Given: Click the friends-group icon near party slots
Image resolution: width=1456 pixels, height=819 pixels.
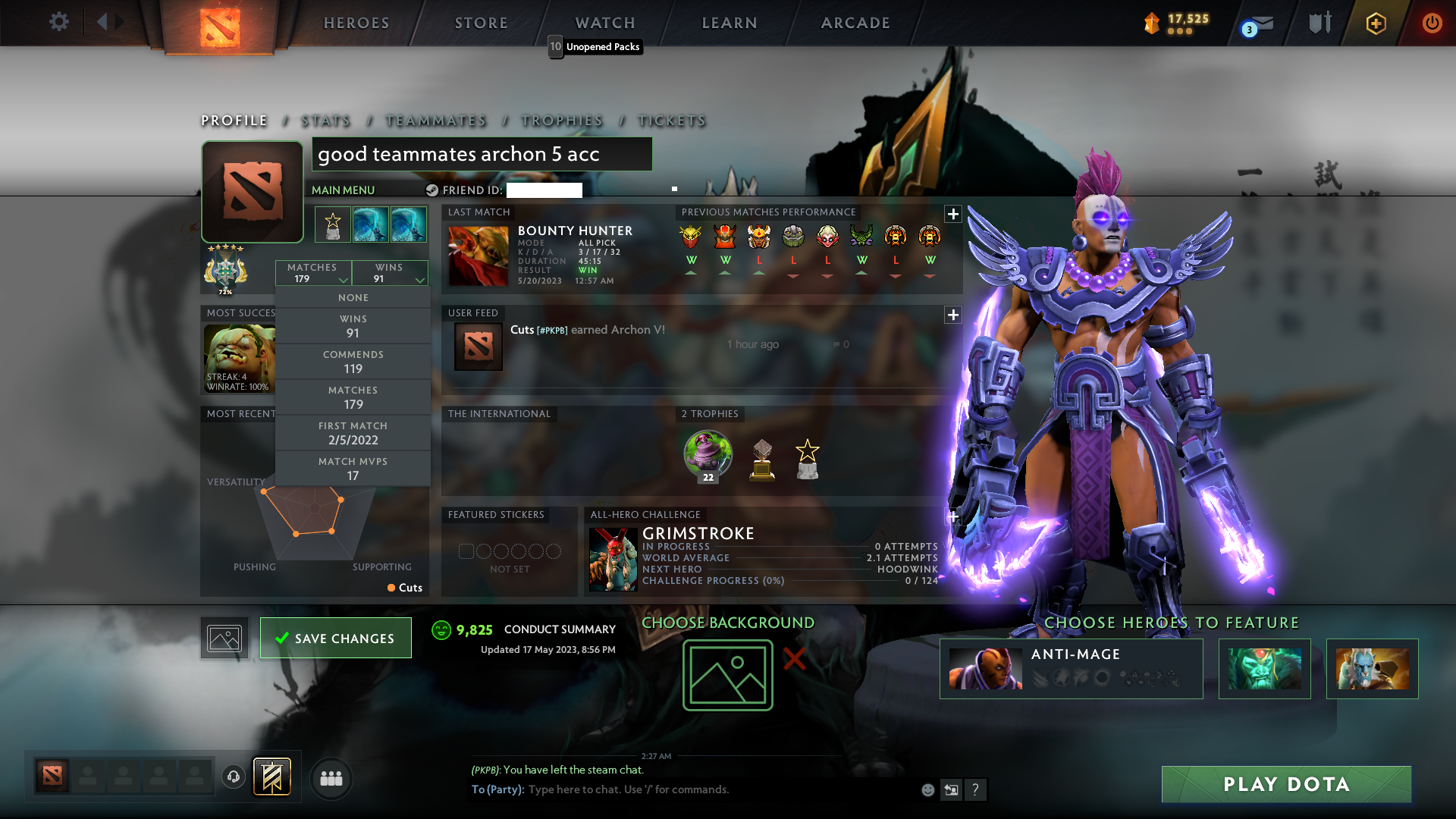Looking at the screenshot, I should click(x=331, y=778).
